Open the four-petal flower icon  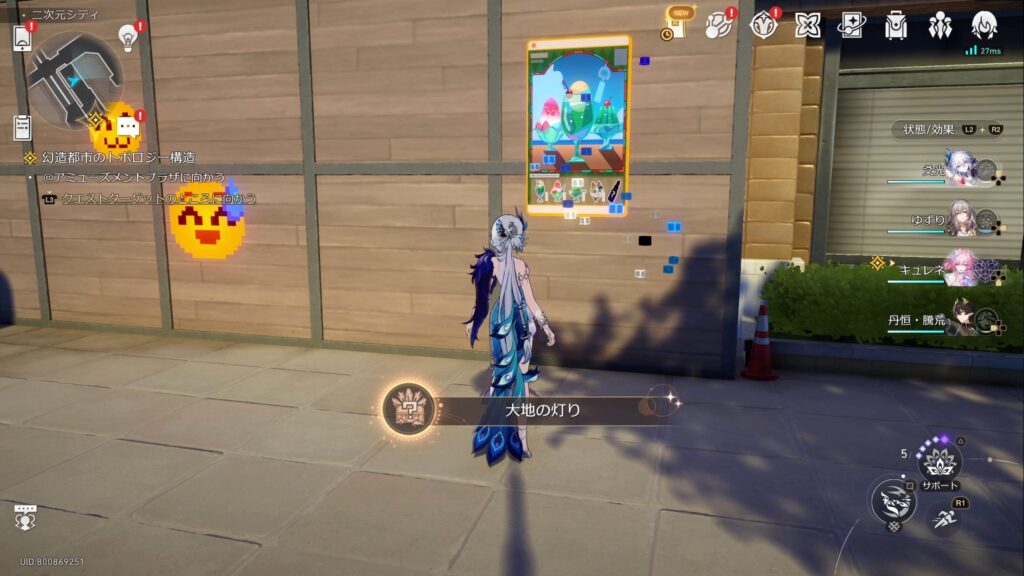tap(808, 25)
